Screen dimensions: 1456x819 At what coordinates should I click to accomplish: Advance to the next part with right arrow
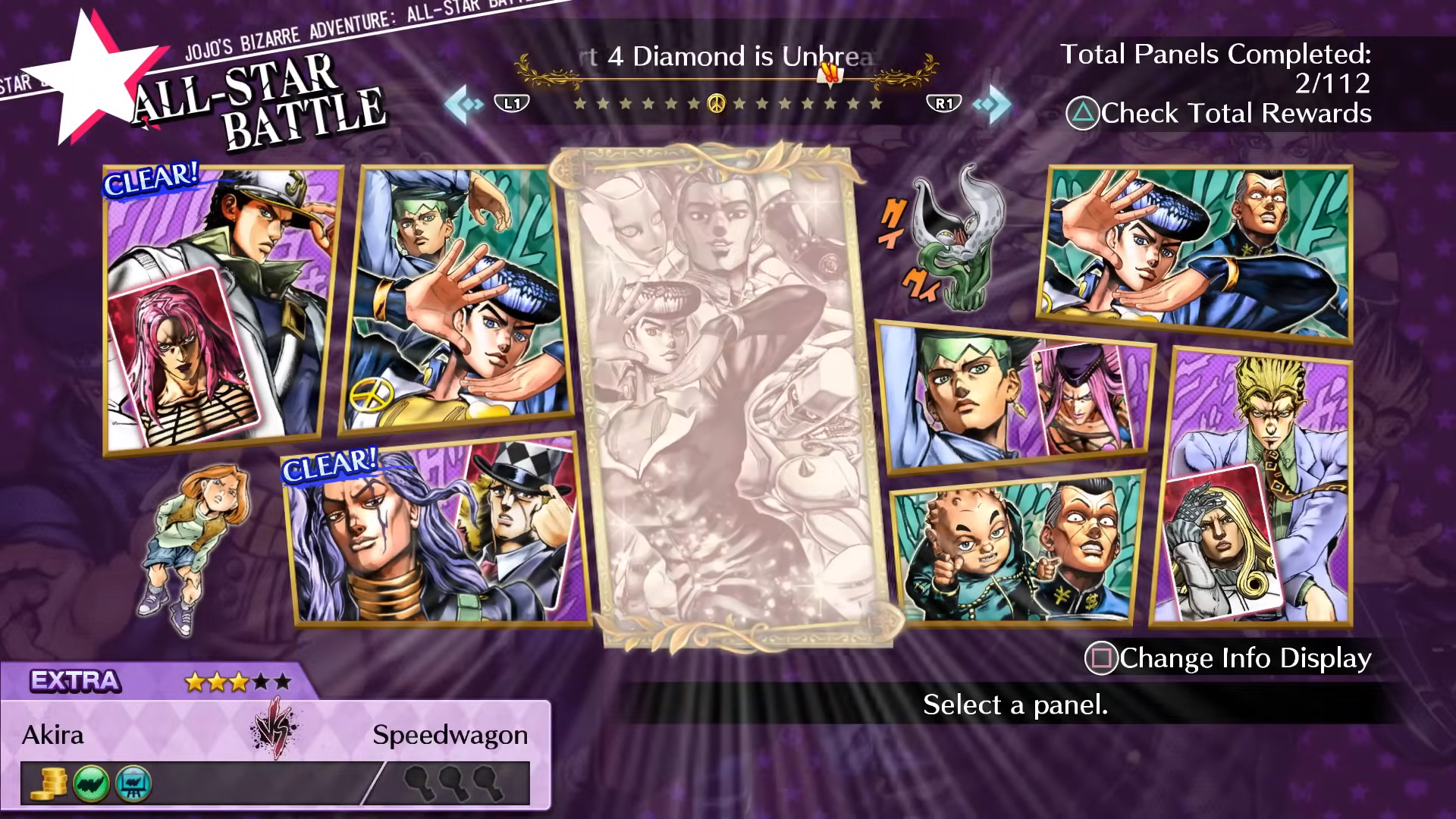992,104
